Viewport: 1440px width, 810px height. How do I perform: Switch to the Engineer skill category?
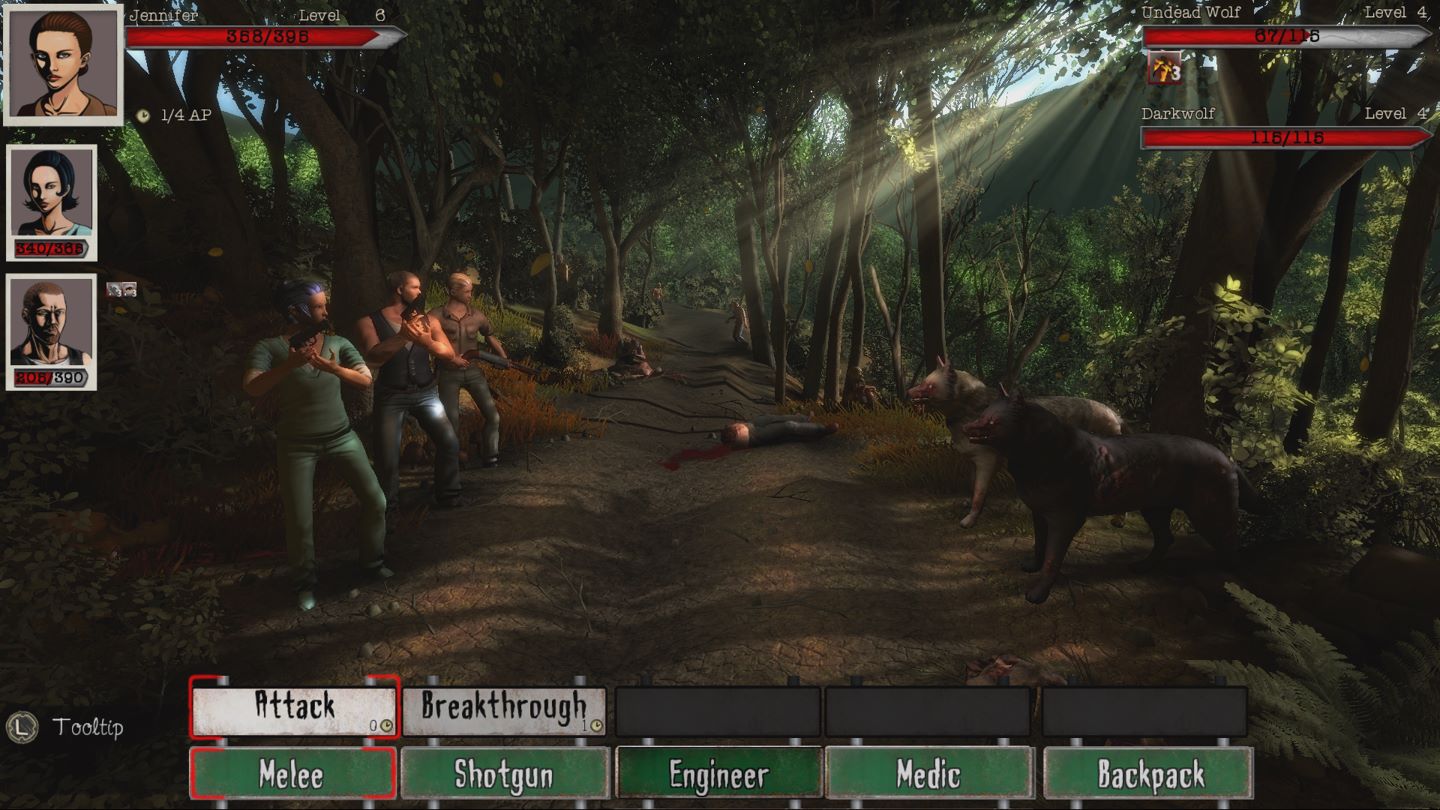coord(715,773)
